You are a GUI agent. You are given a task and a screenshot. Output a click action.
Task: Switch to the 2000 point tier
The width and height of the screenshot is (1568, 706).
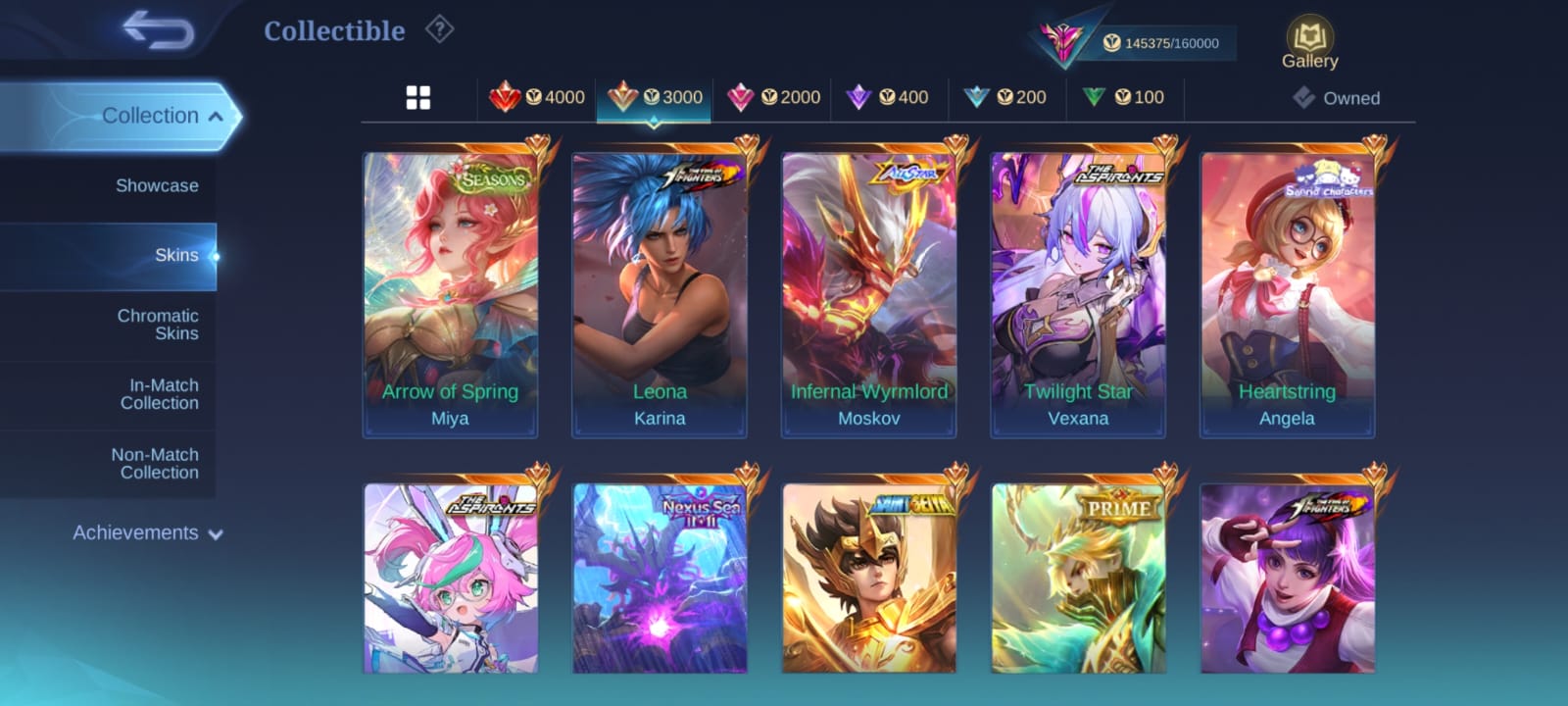pyautogui.click(x=773, y=97)
